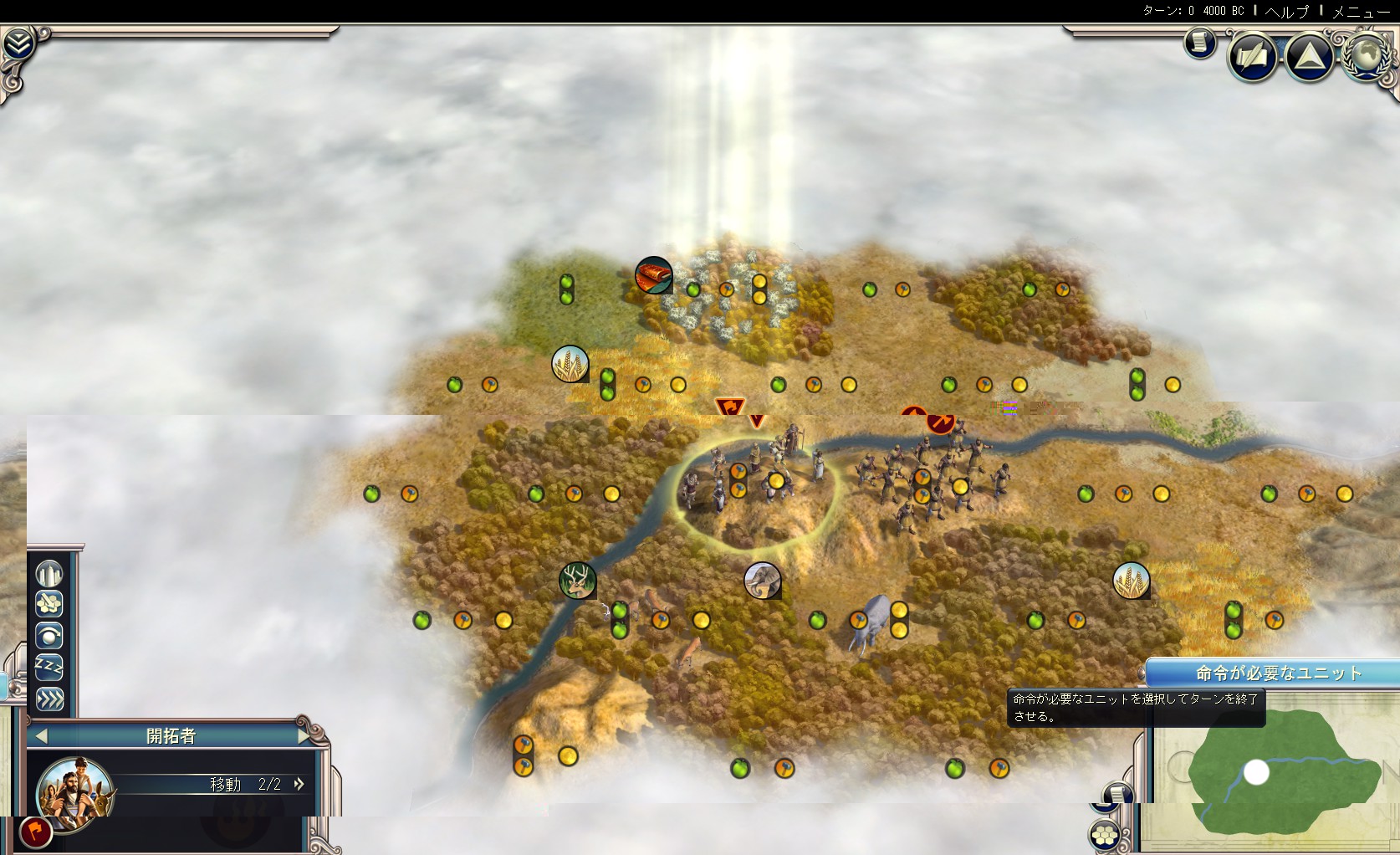Found a city with the skyline icon

(49, 573)
